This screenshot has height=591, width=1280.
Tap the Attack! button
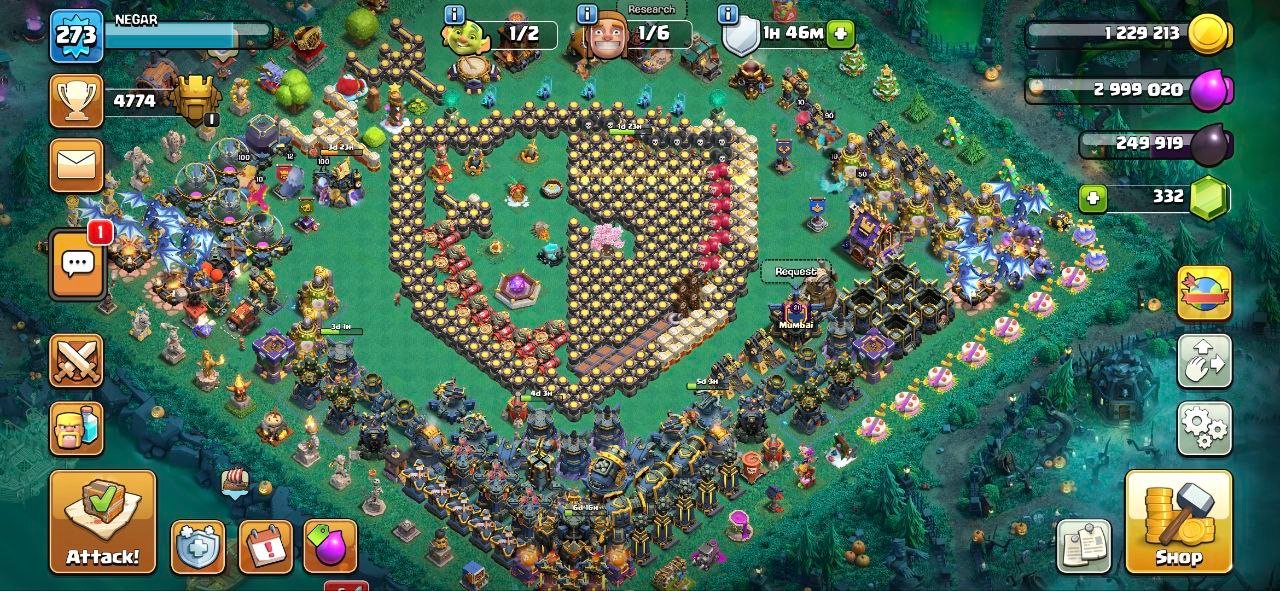click(x=103, y=522)
